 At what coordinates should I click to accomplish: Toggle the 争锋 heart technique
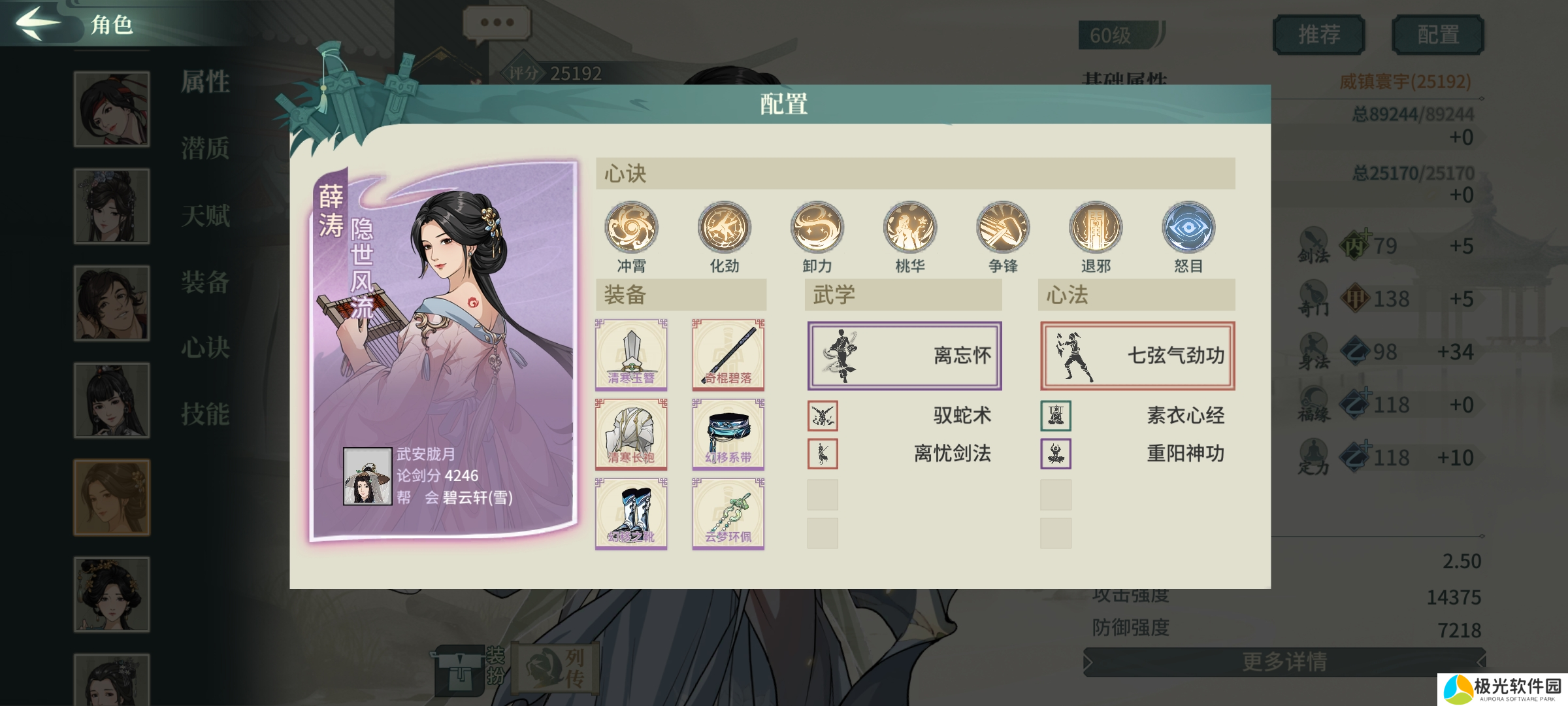point(1003,227)
